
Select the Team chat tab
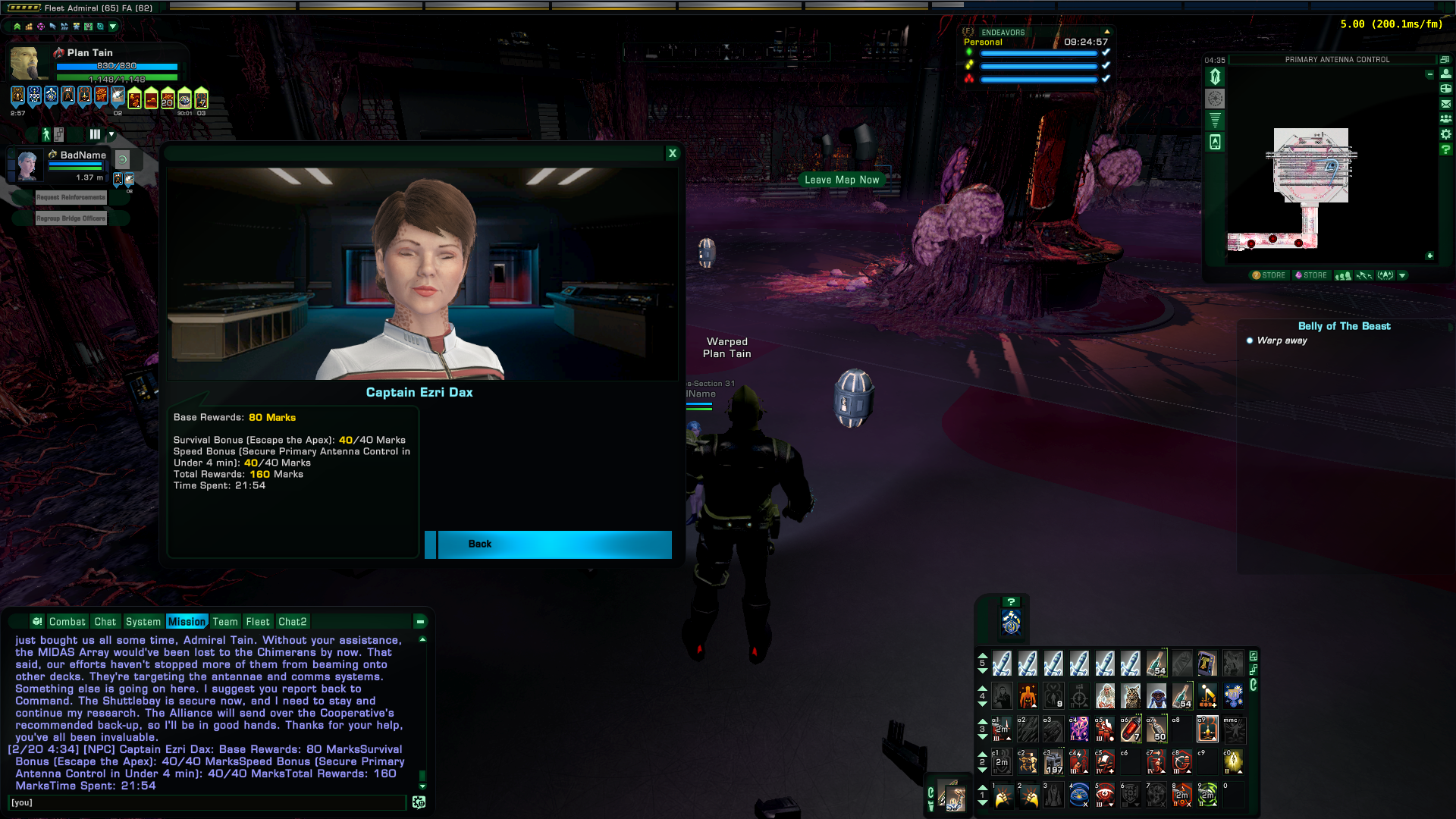coord(225,622)
